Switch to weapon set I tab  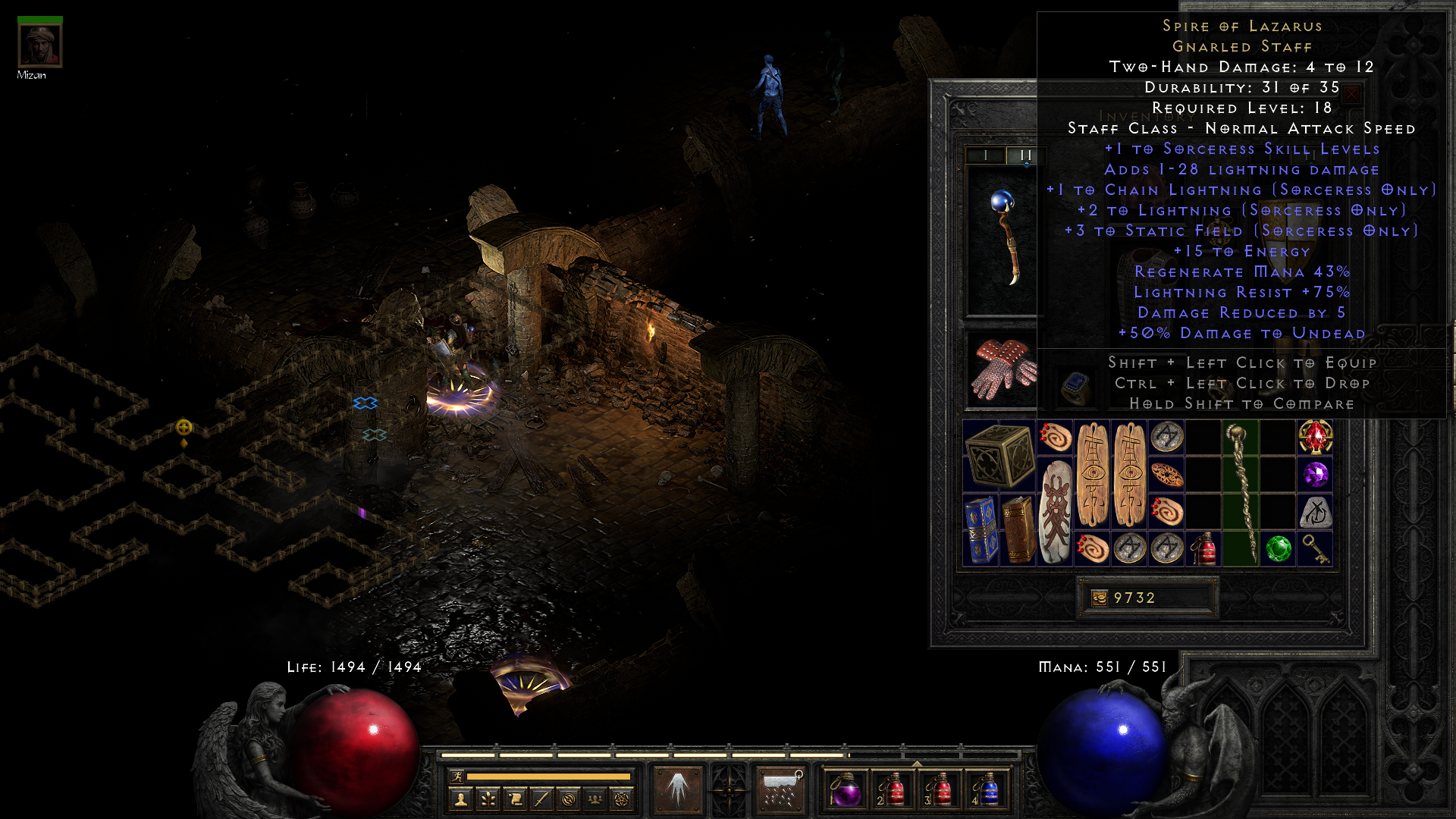pos(985,155)
